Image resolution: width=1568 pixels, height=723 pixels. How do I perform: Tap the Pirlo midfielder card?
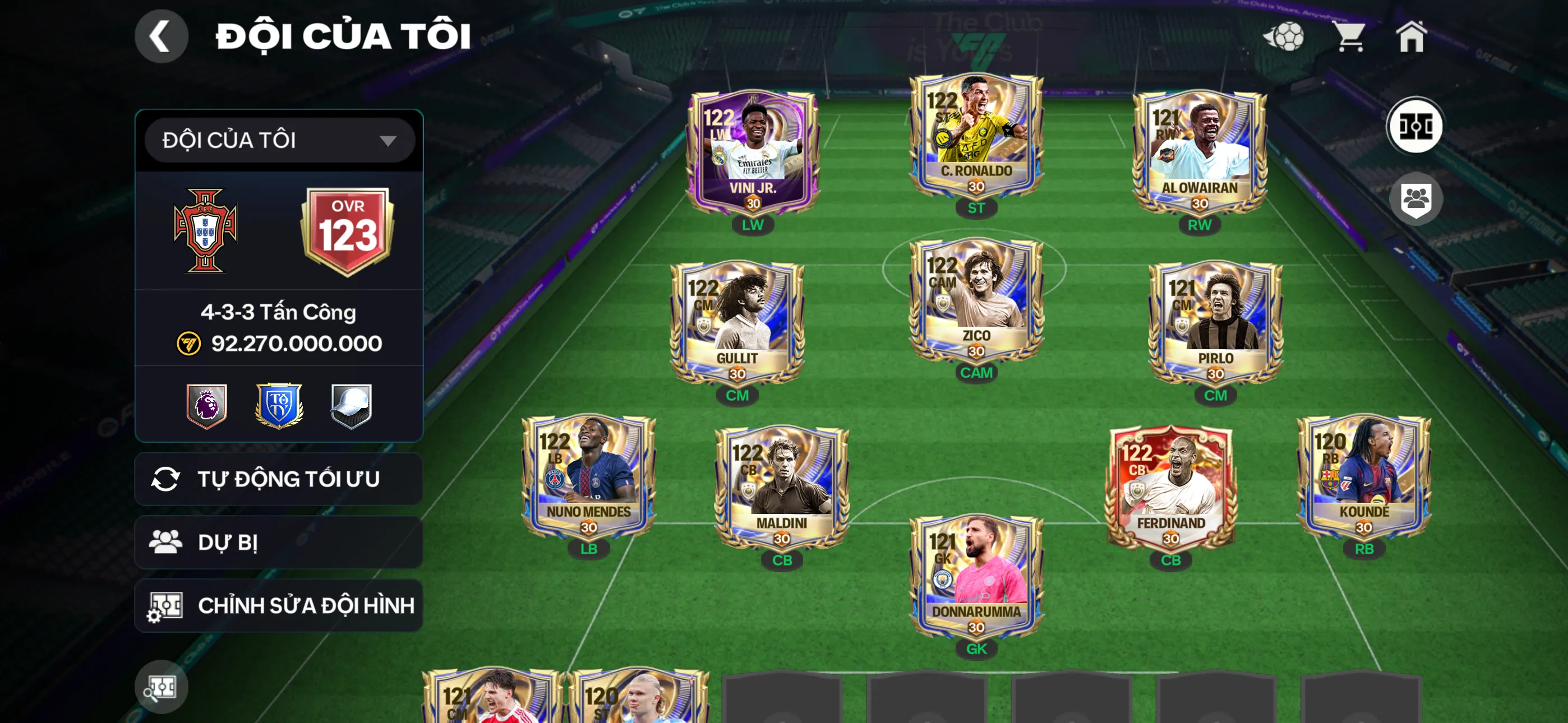pos(1215,324)
